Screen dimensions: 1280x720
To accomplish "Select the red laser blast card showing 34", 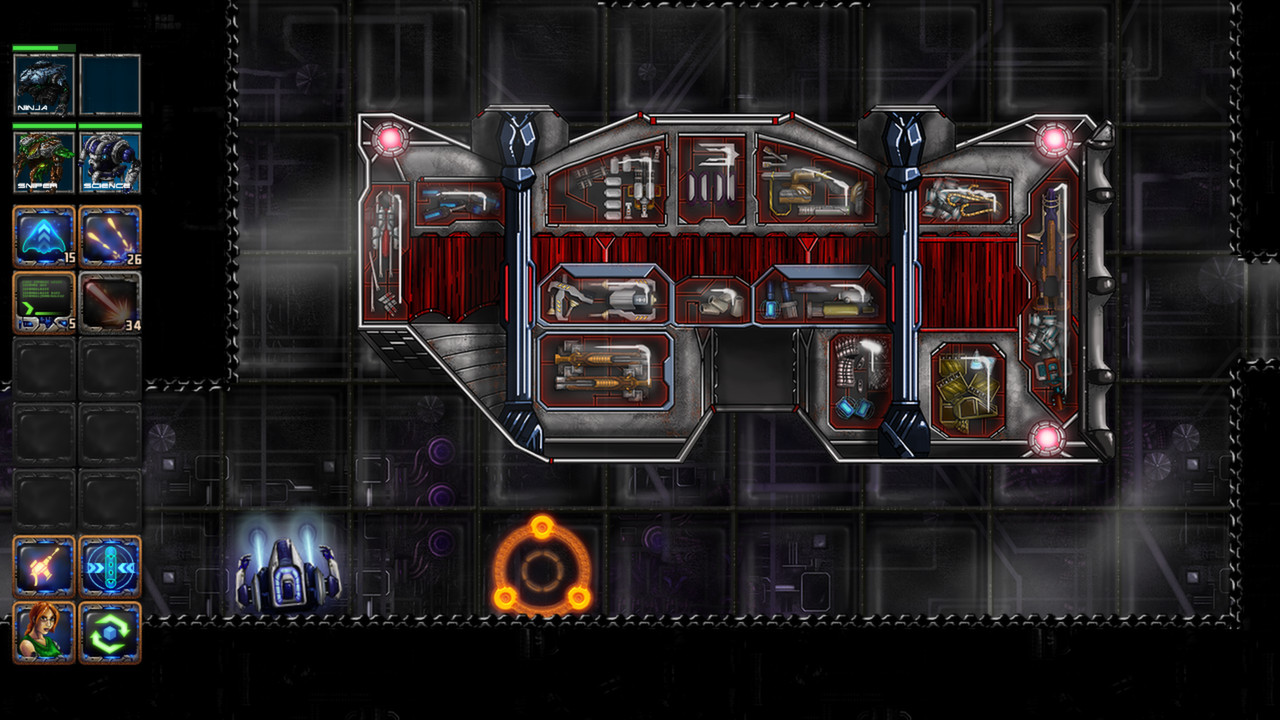I will (x=110, y=300).
